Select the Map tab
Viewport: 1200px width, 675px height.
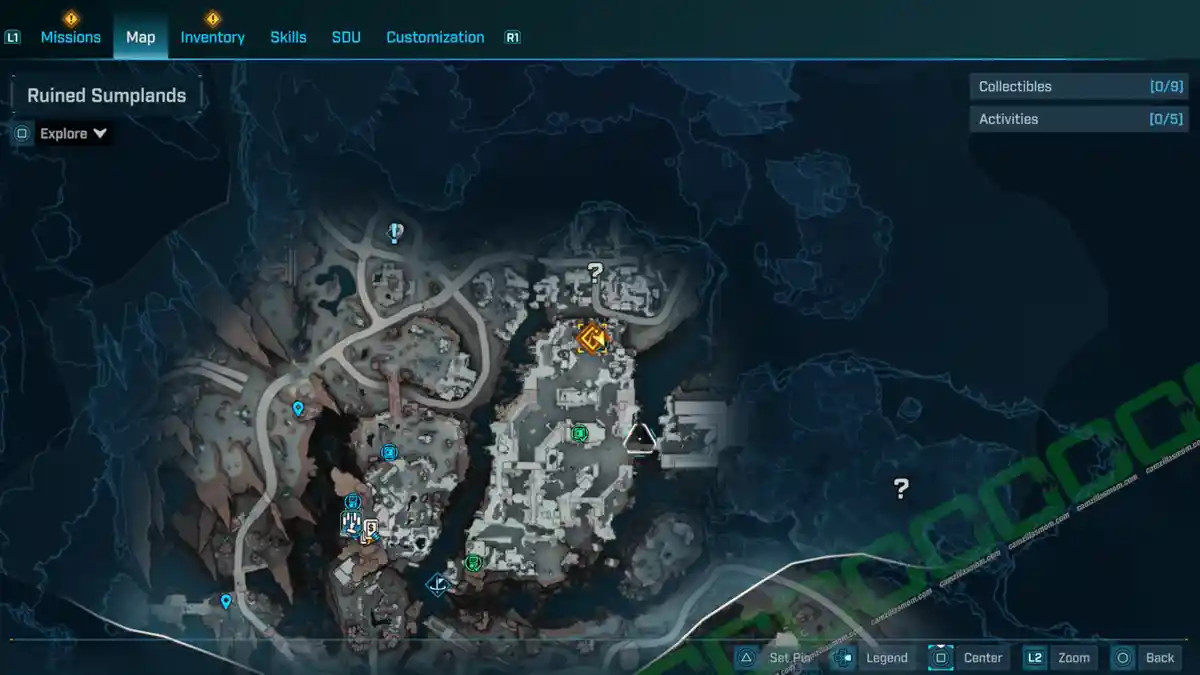pyautogui.click(x=140, y=37)
